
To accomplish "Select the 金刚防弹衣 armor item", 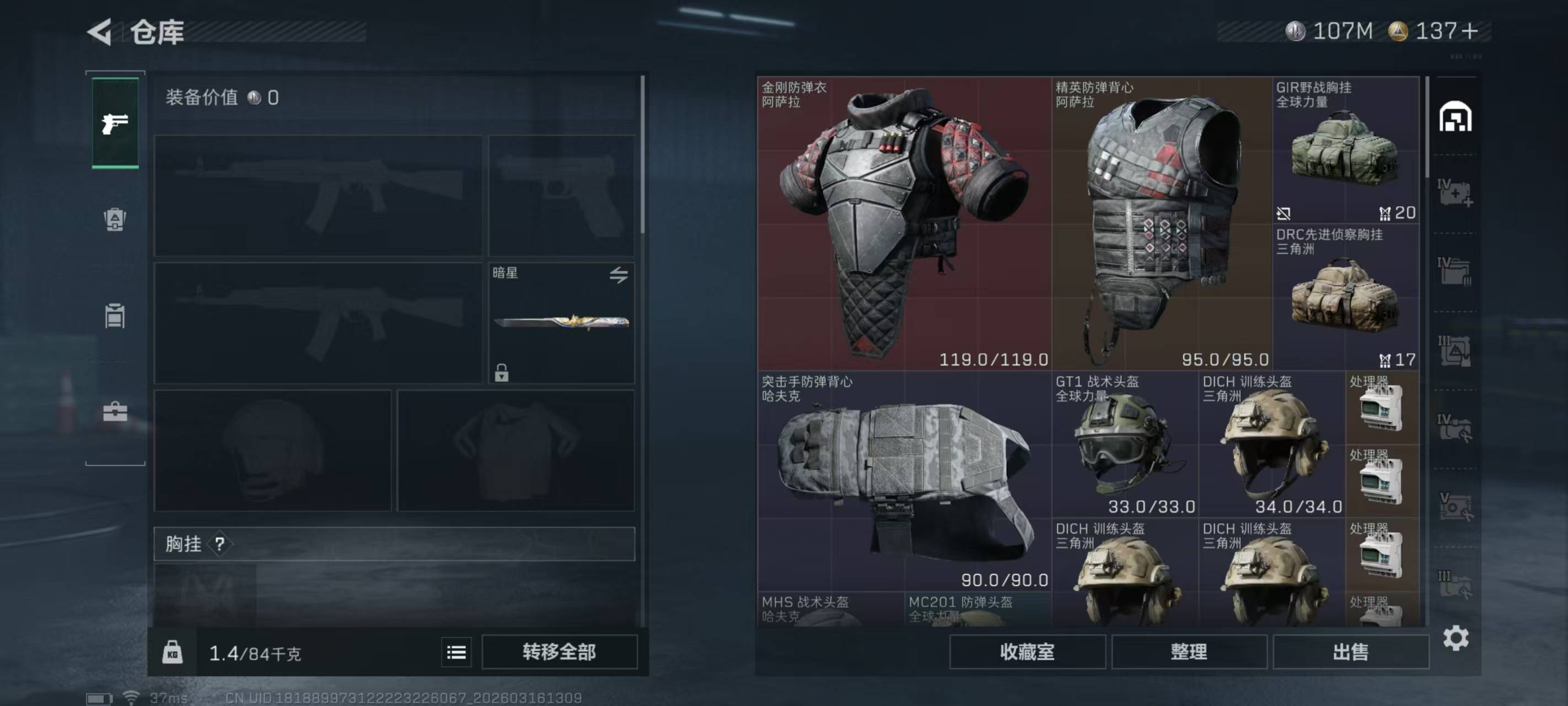I will [x=904, y=223].
